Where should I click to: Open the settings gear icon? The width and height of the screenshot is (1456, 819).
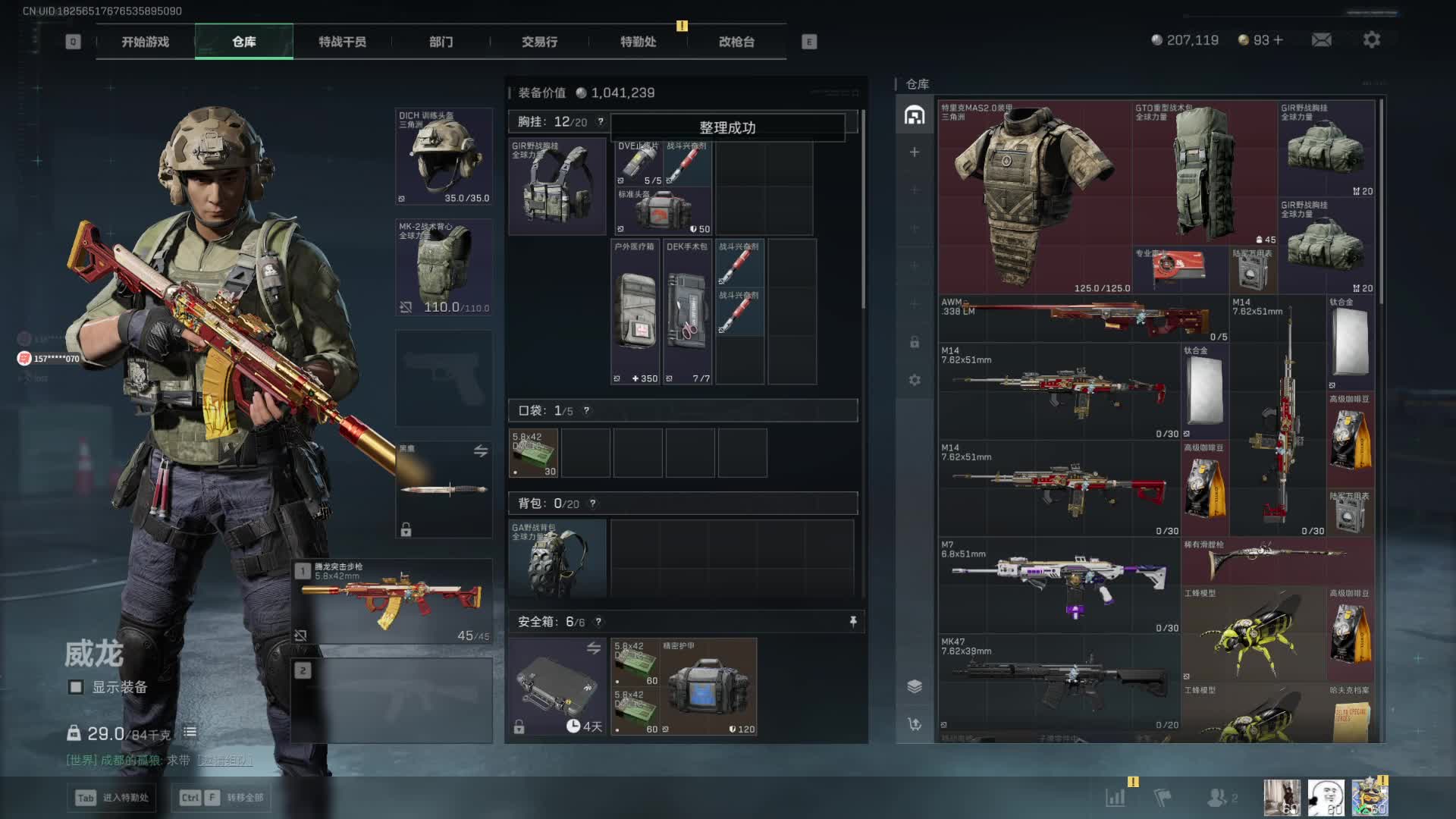coord(1371,40)
